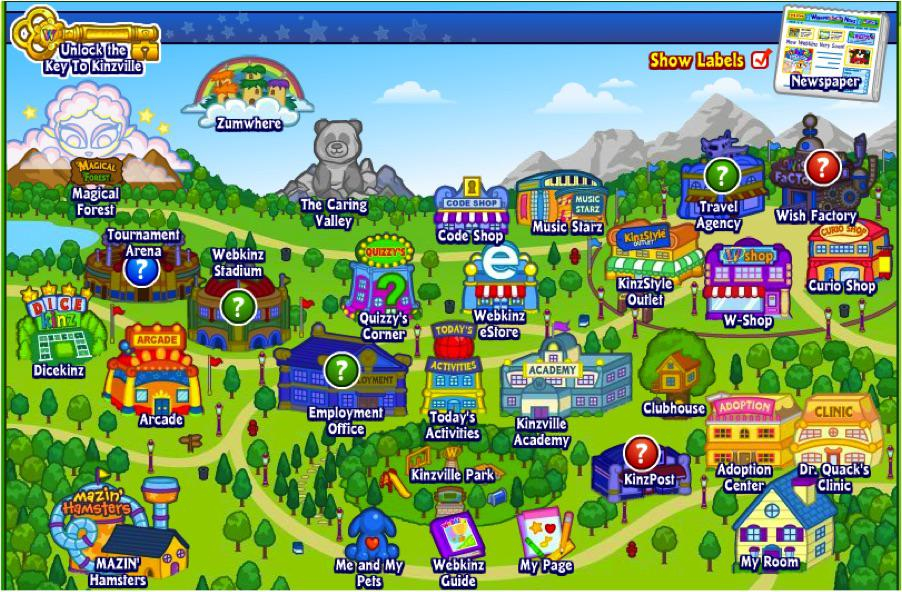Open Me and My Pets
The image size is (902, 592).
coord(372,535)
